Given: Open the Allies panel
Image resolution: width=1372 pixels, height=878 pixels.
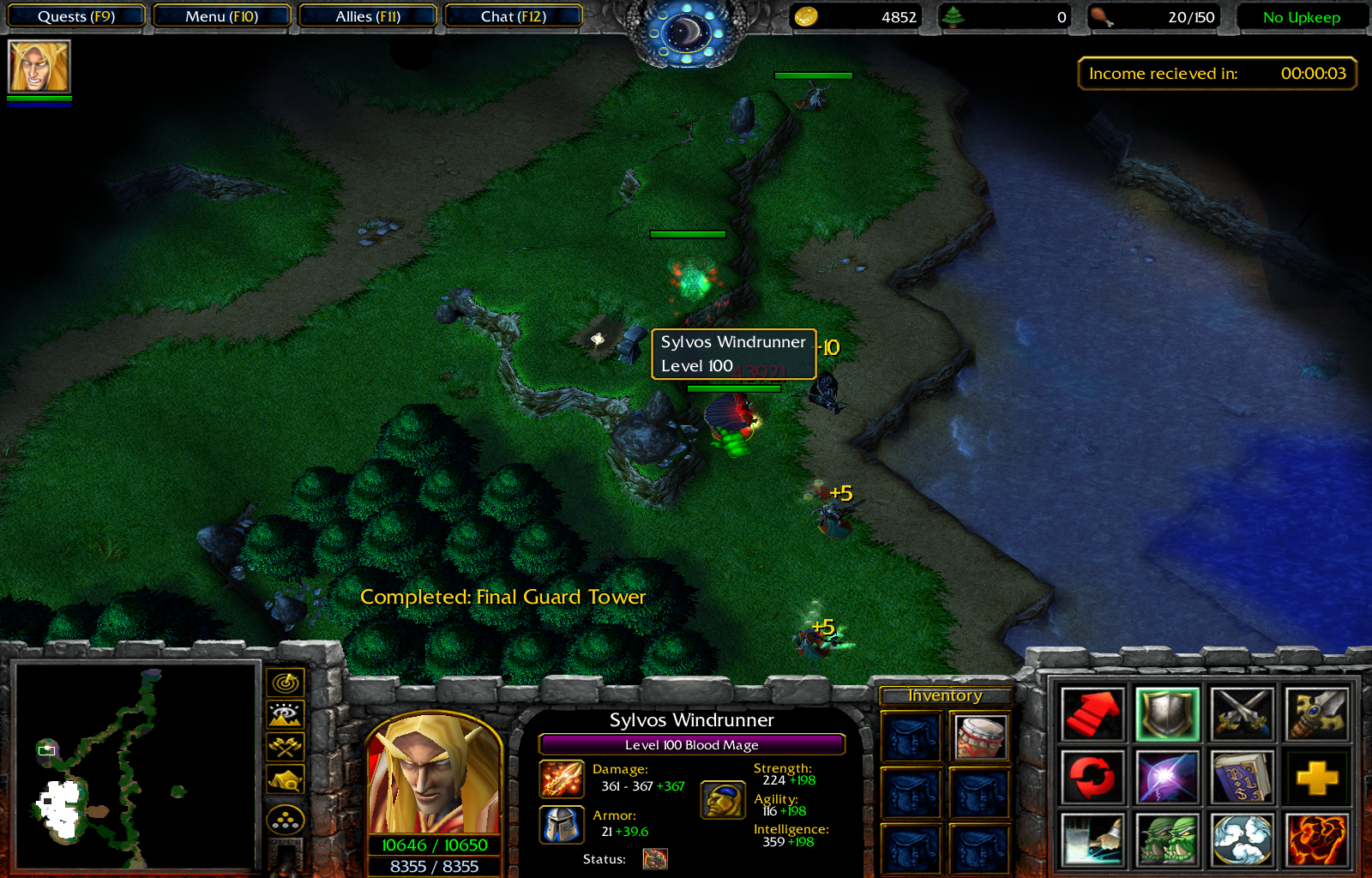Looking at the screenshot, I should pyautogui.click(x=368, y=16).
